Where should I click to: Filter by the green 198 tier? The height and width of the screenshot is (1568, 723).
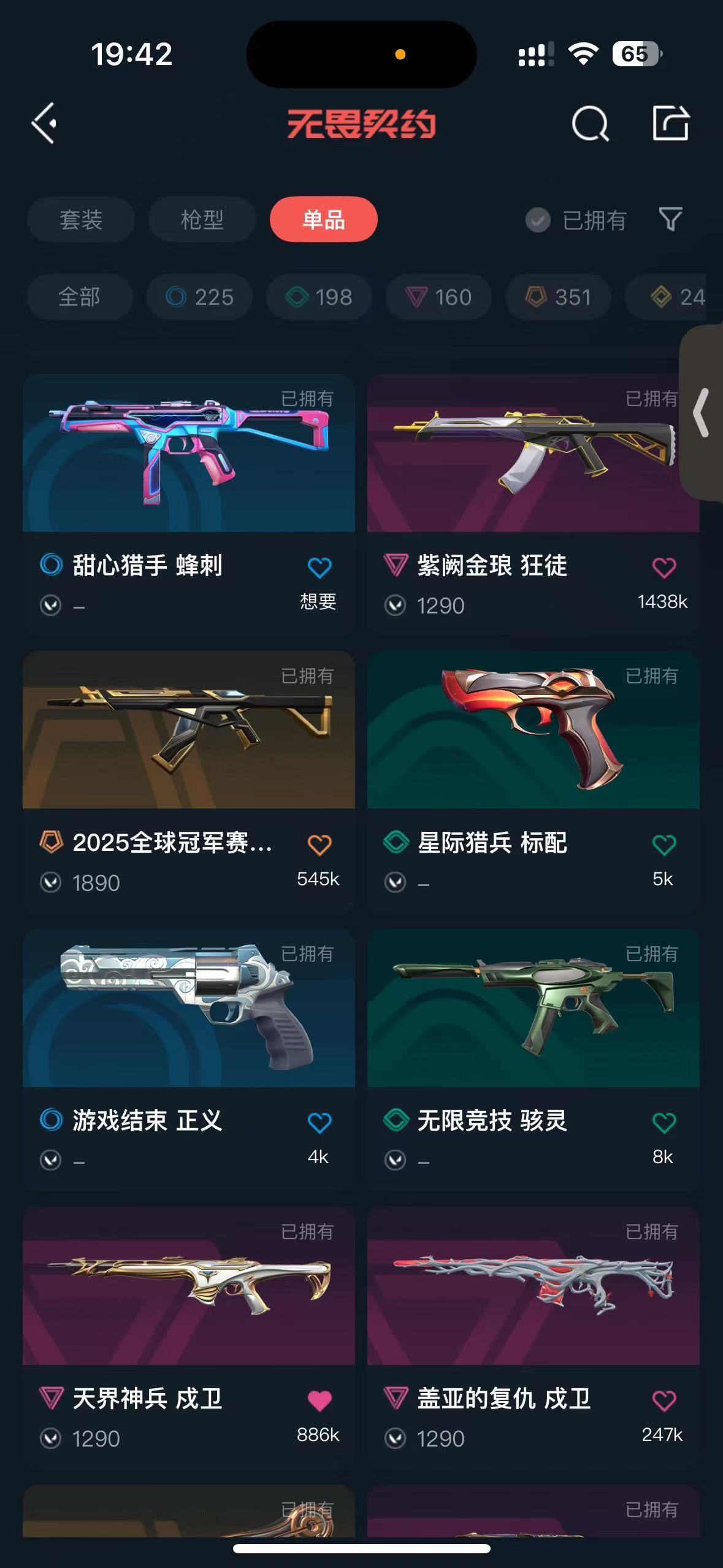click(x=319, y=298)
